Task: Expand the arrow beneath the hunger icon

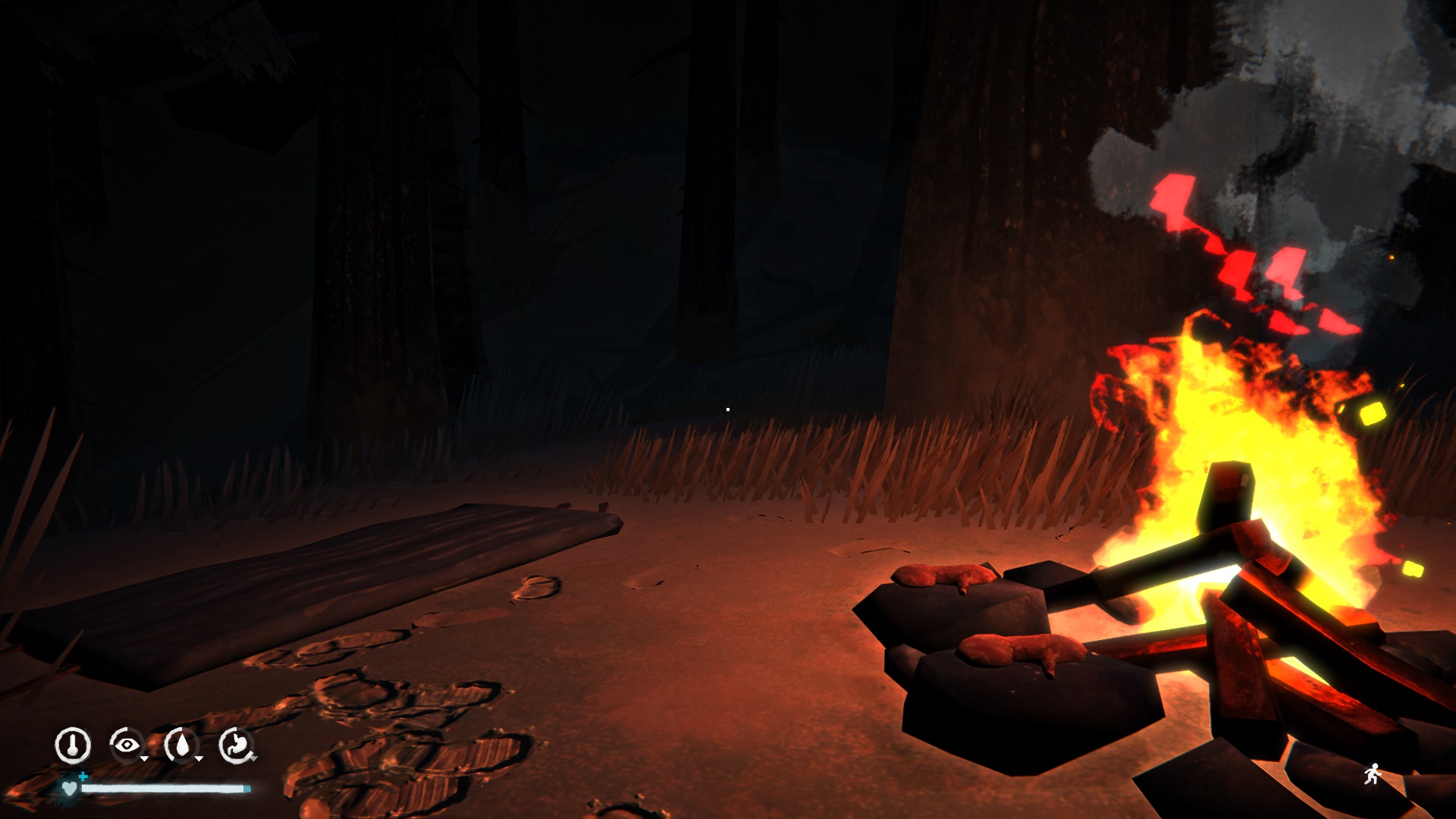Action: coord(253,759)
